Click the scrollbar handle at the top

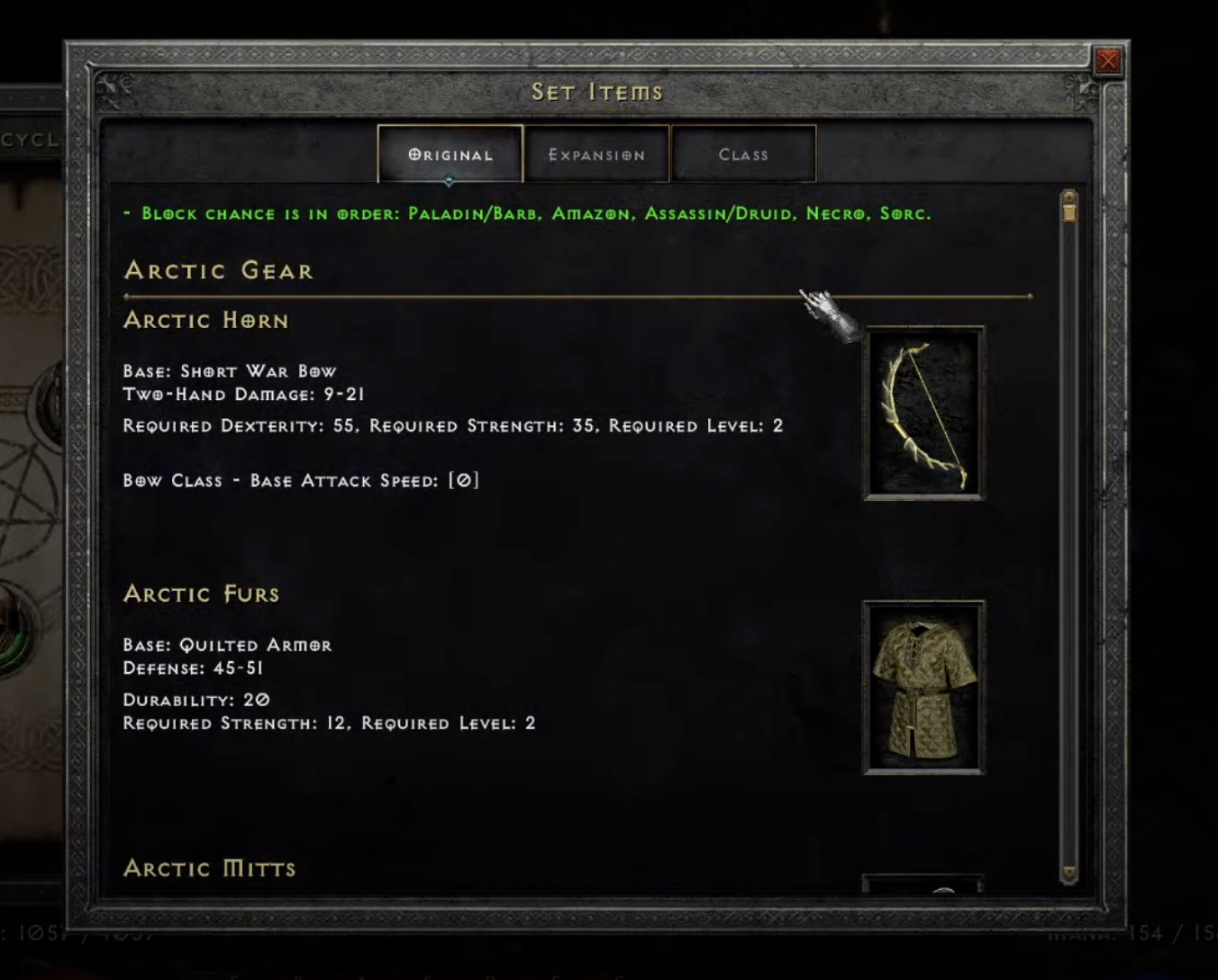pos(1069,211)
